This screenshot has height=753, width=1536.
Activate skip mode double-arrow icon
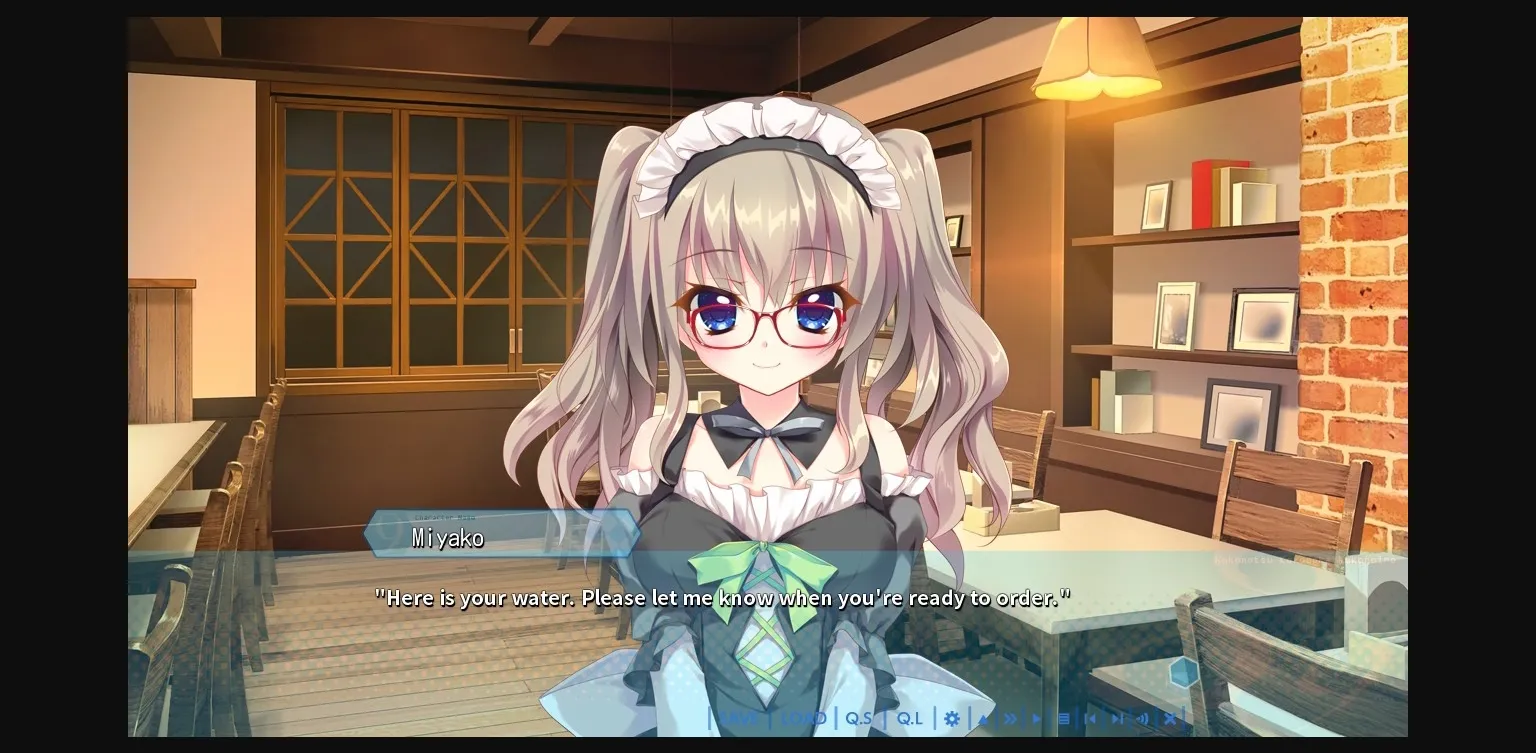(x=1010, y=718)
